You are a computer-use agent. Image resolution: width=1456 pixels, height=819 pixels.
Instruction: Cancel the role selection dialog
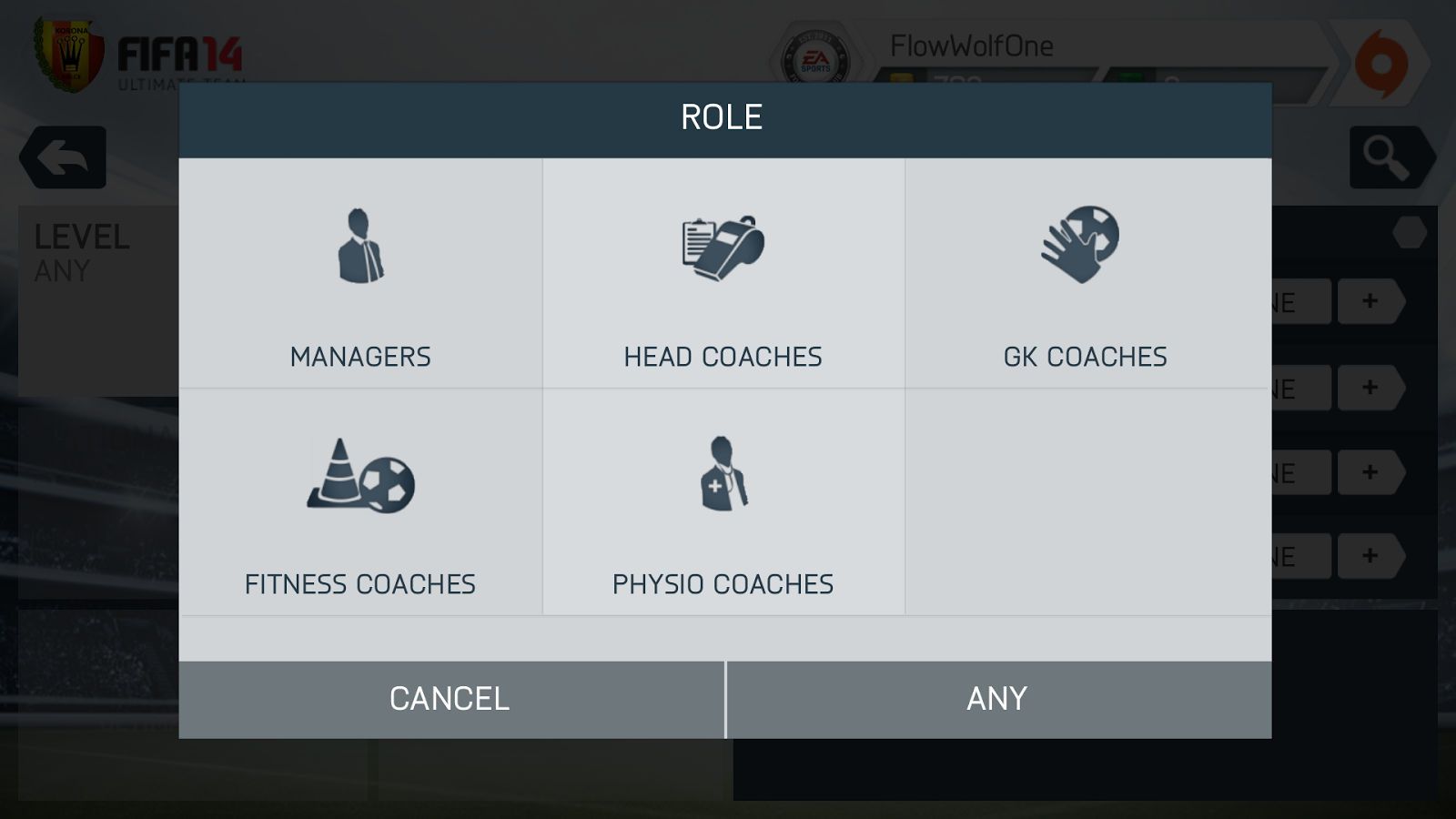pos(449,698)
